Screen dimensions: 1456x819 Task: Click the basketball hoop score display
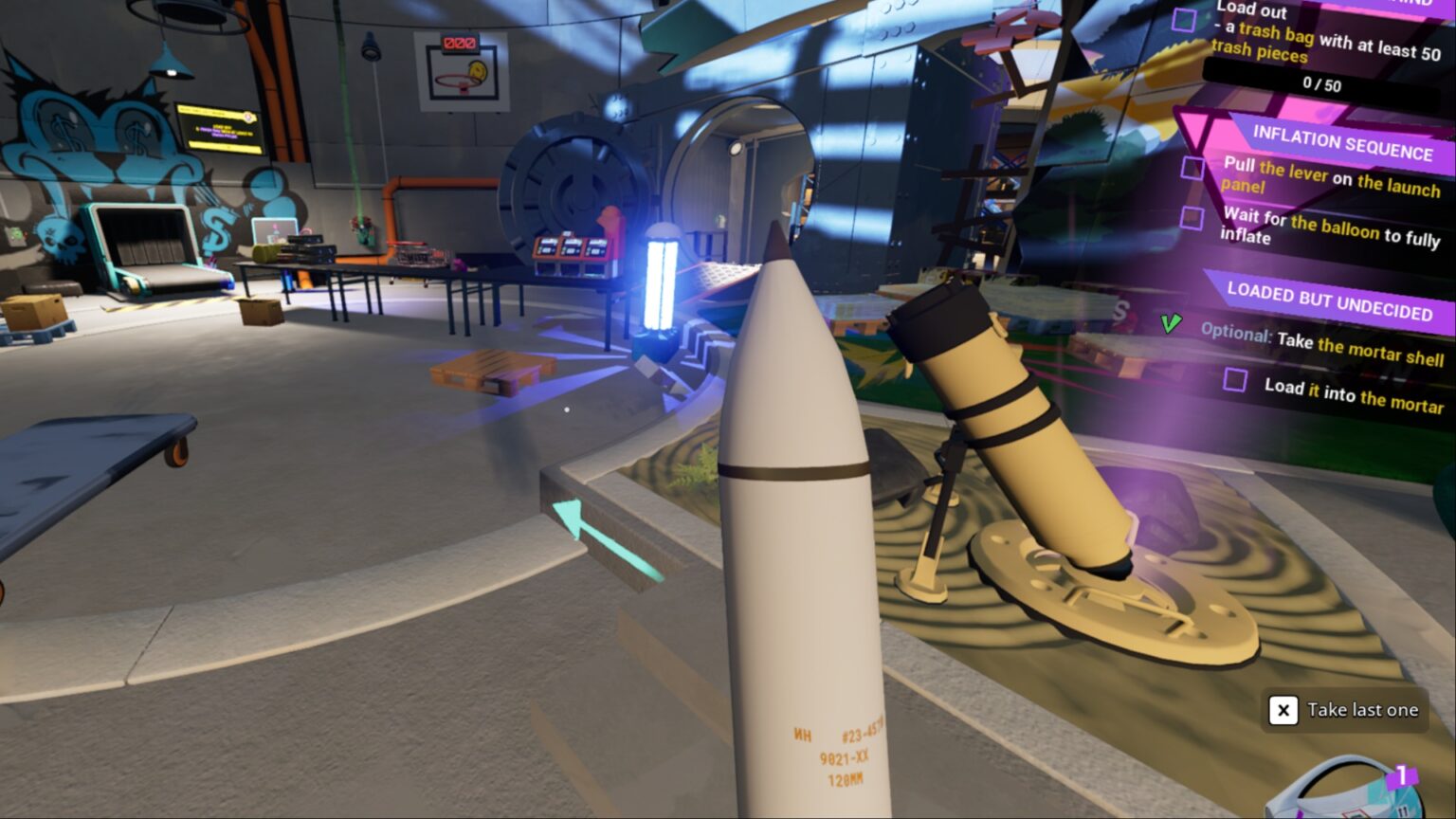(458, 43)
